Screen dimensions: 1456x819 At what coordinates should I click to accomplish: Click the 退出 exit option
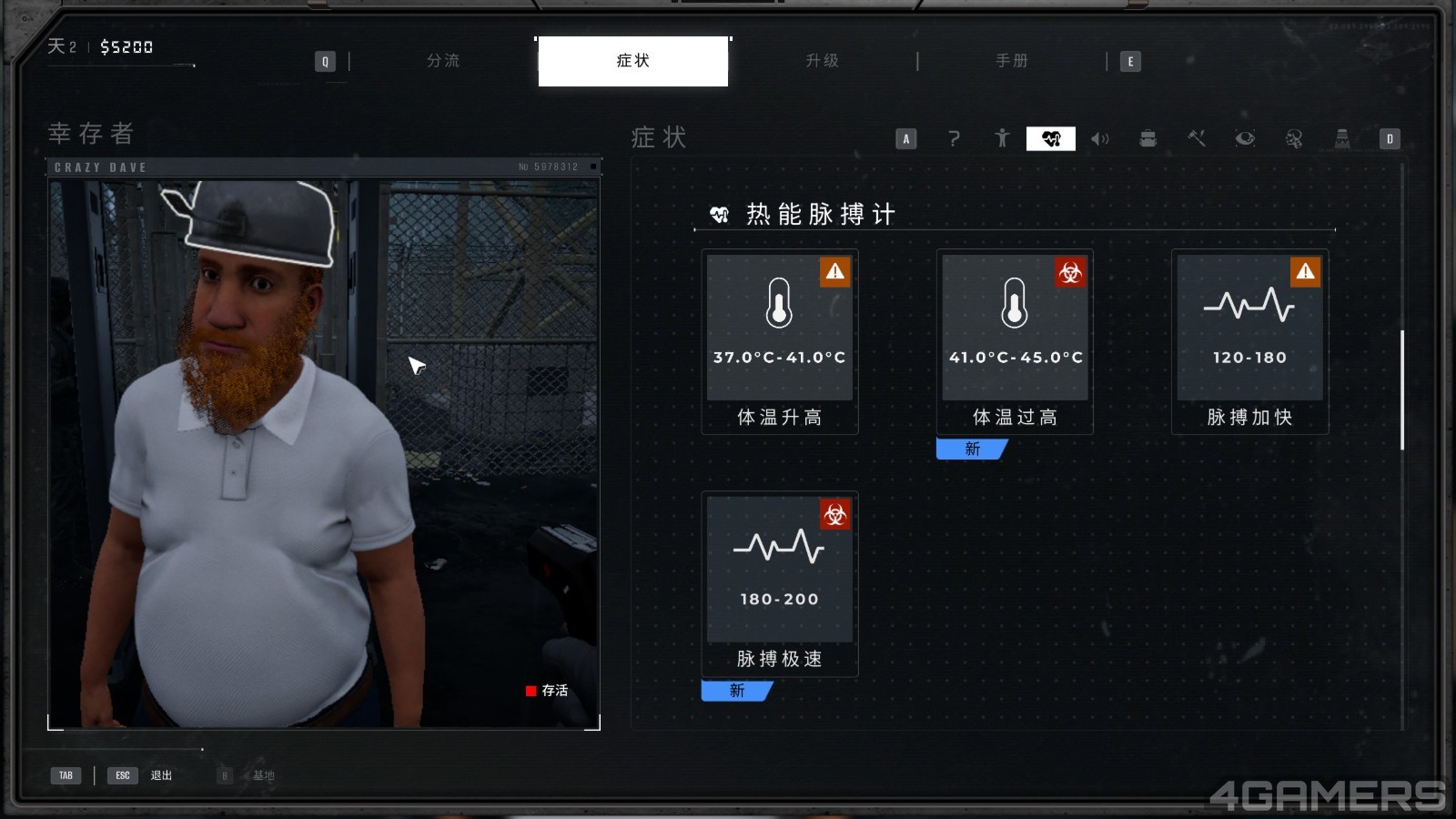[x=161, y=775]
